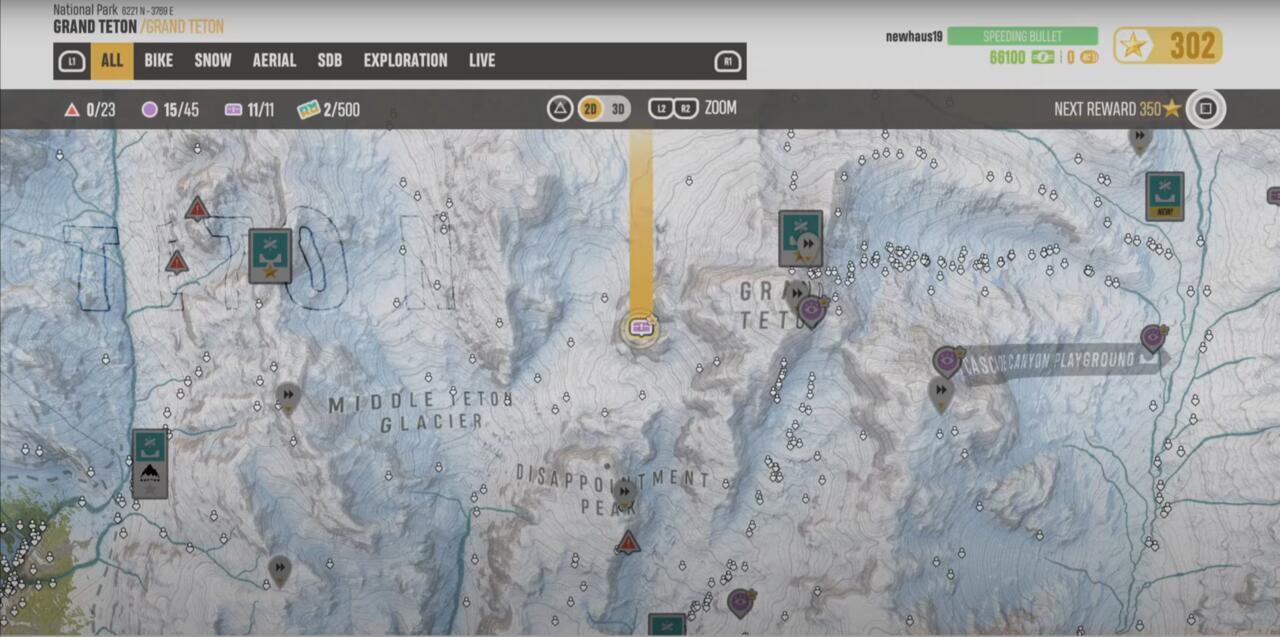Switch the map to 3D view
This screenshot has width=1280, height=637.
coord(618,109)
